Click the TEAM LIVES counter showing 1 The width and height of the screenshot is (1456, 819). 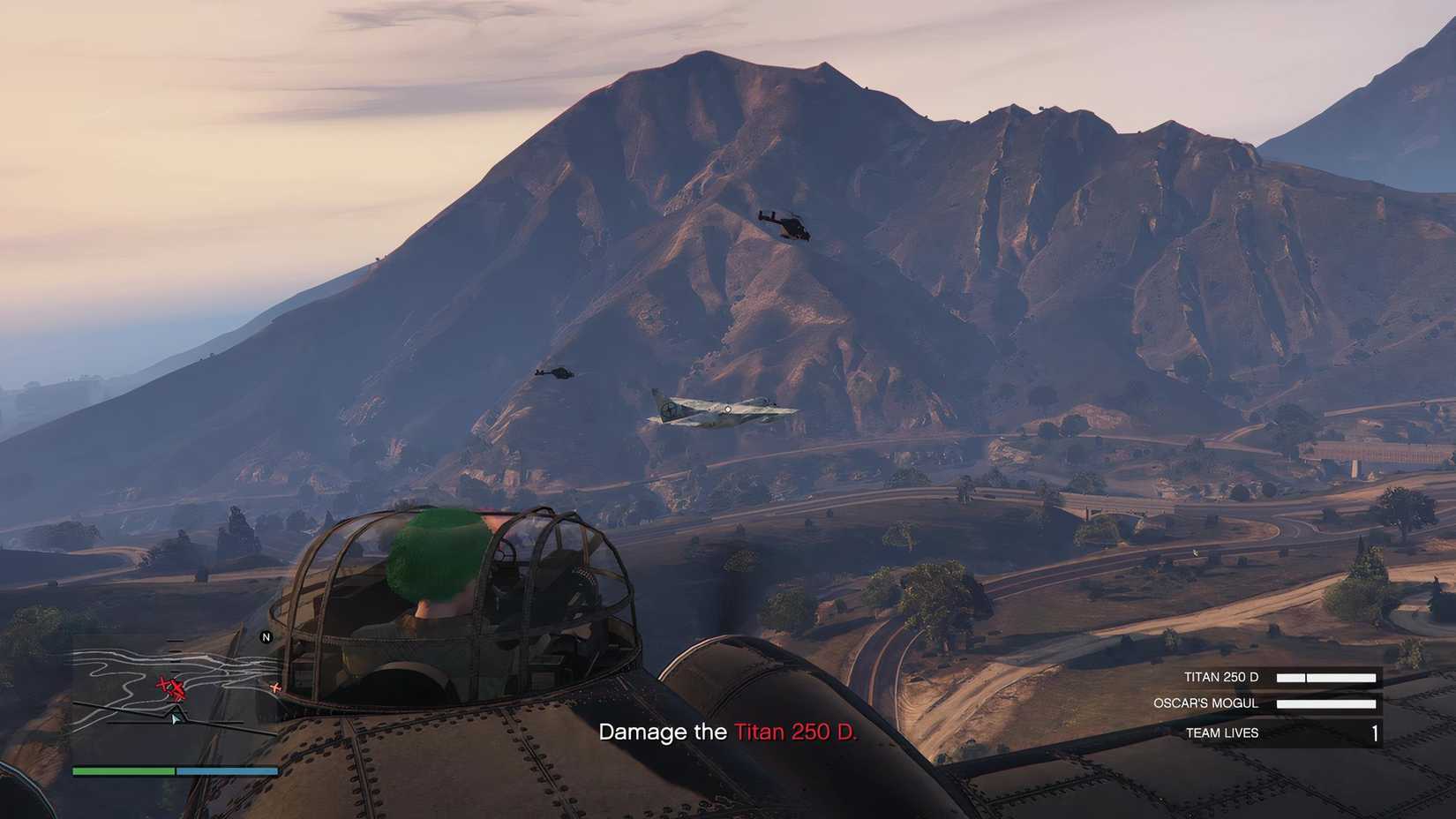pos(1374,733)
